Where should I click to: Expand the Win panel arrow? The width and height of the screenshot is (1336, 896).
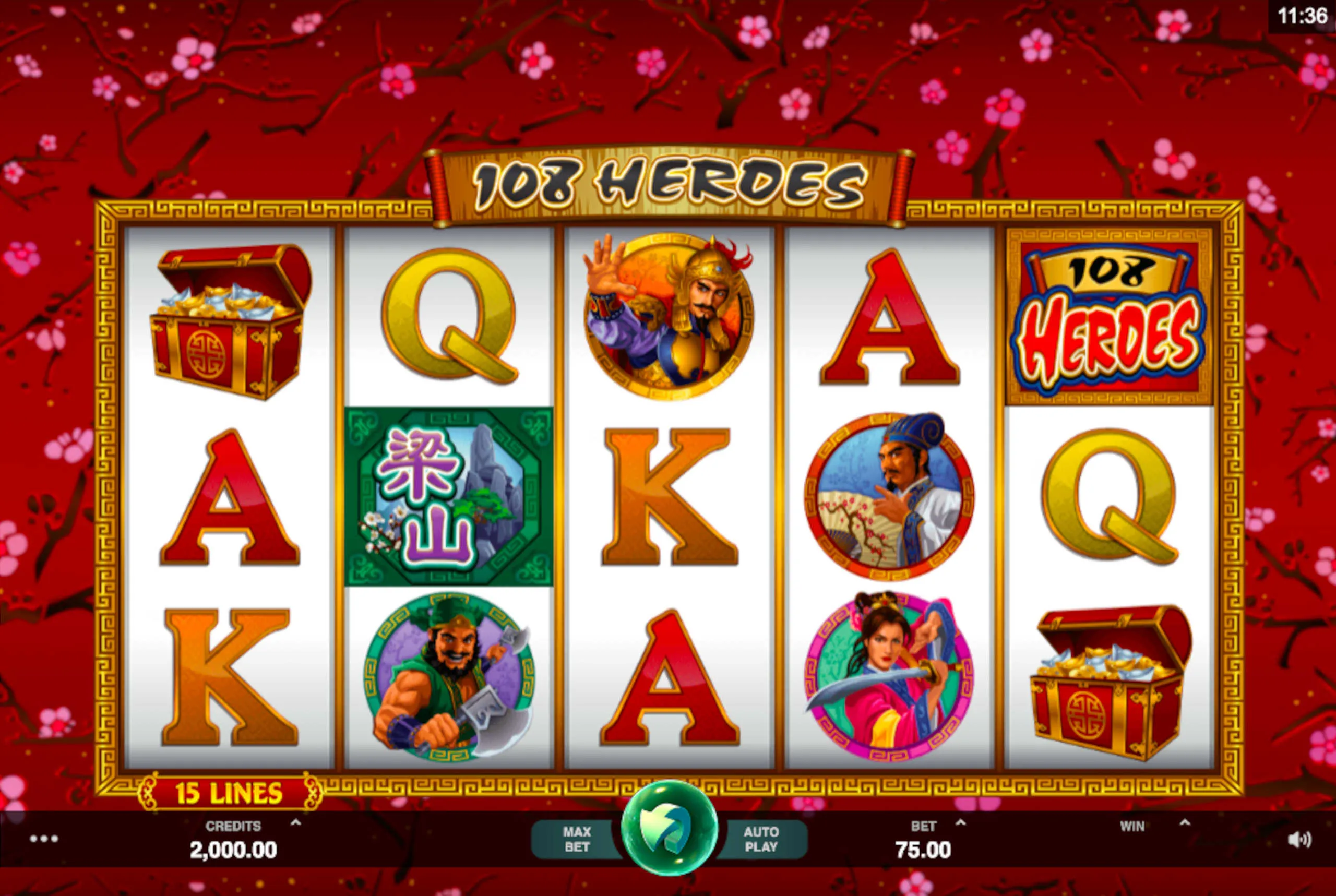1185,823
